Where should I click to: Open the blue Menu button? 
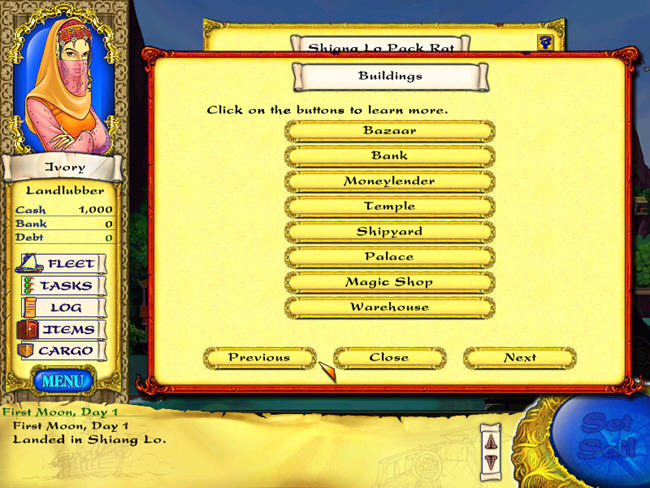tap(63, 380)
